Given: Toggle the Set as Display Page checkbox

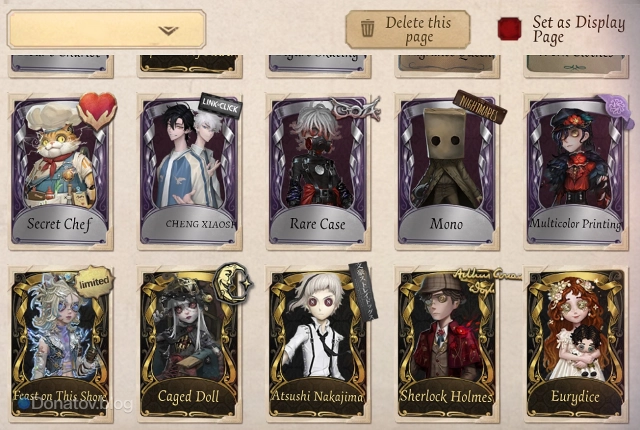Looking at the screenshot, I should pos(510,29).
